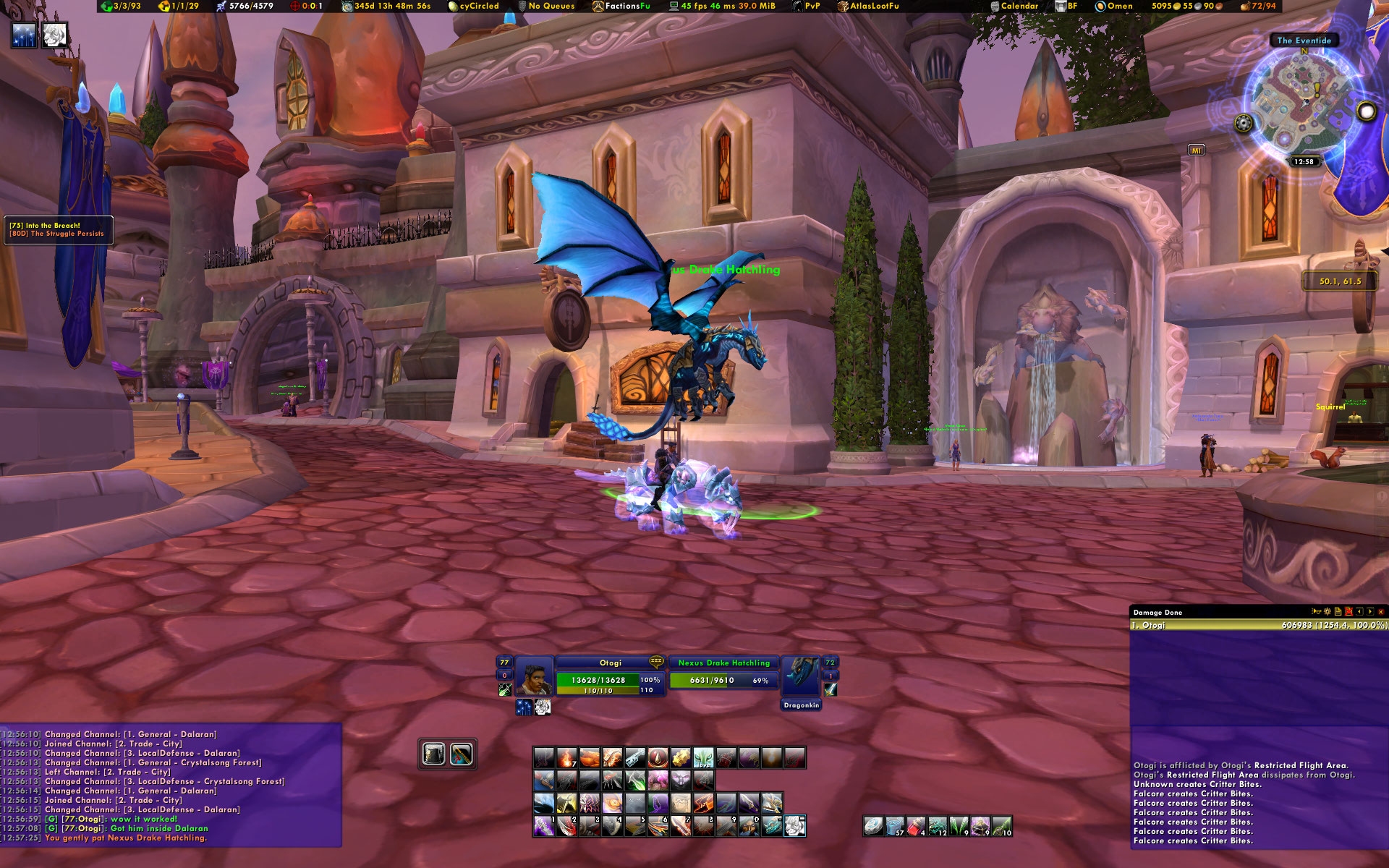Open the Damage Done meter gear settings

(1328, 612)
